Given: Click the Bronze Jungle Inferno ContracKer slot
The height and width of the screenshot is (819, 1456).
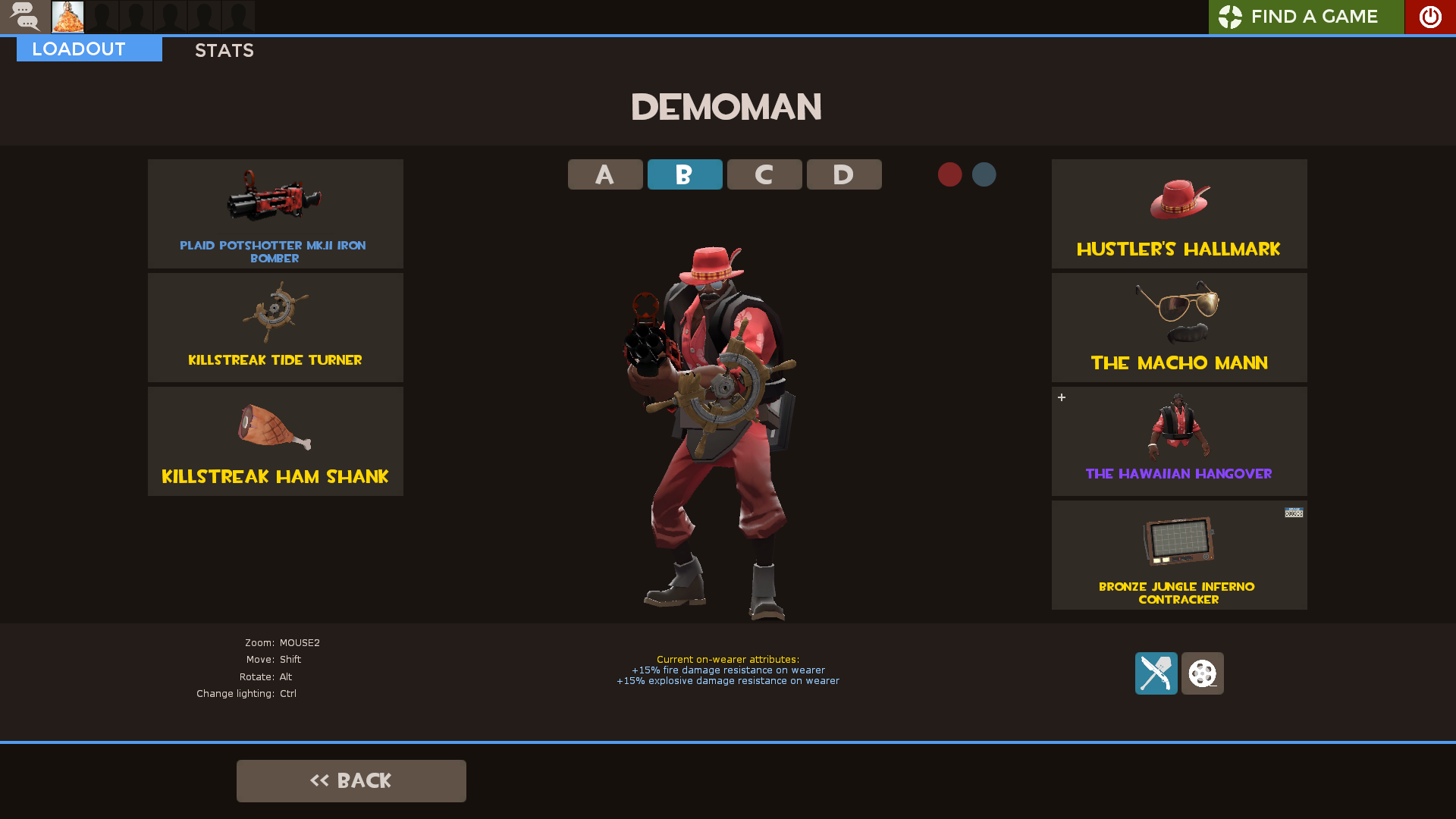Looking at the screenshot, I should click(x=1178, y=555).
